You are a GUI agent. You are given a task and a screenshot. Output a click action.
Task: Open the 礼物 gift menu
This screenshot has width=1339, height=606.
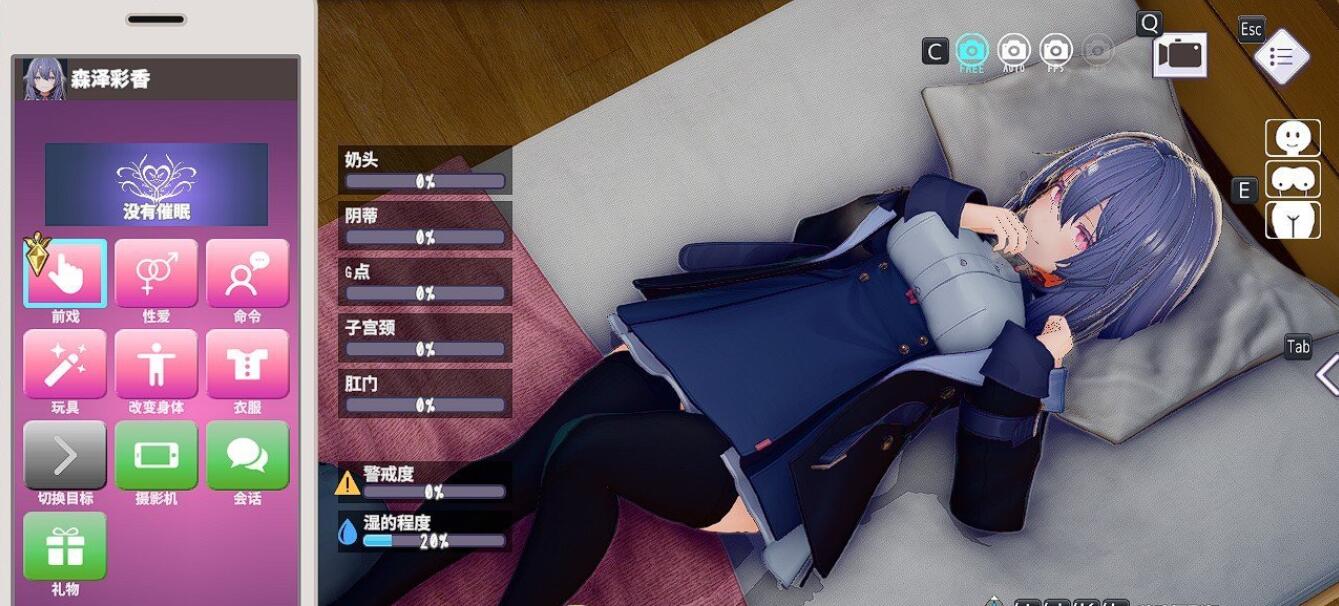(x=65, y=546)
